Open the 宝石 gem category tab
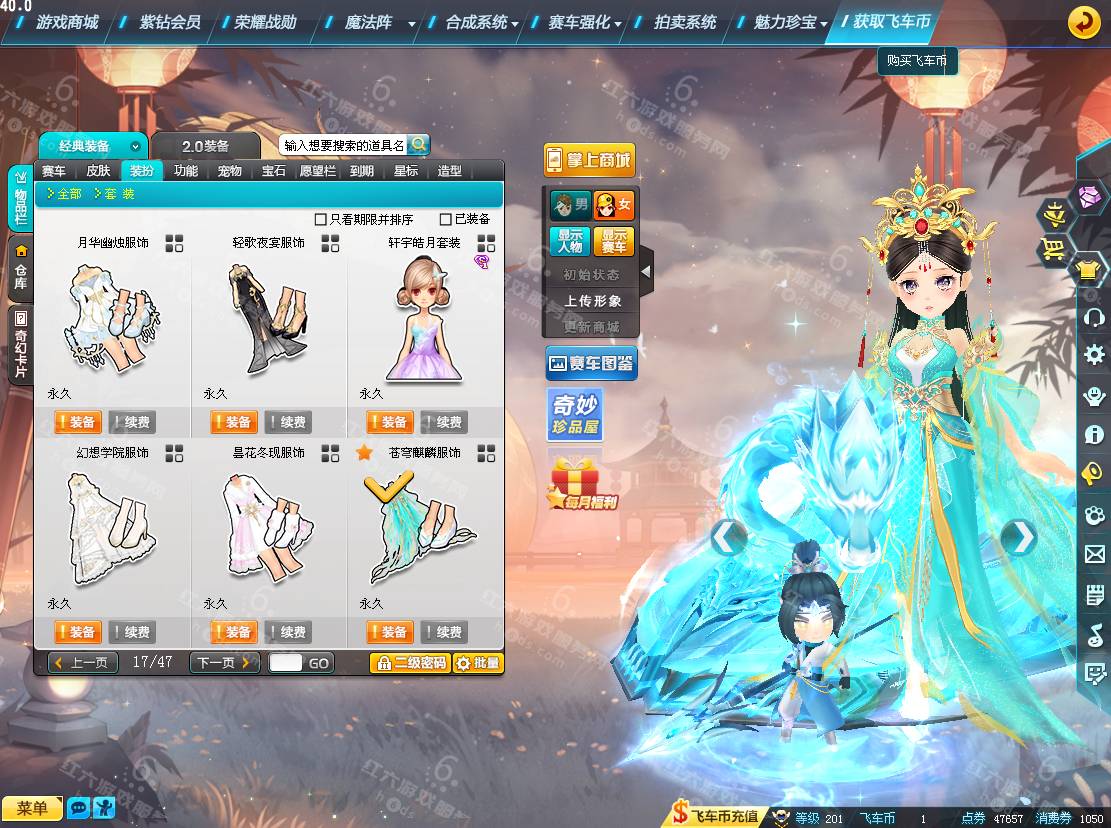The width and height of the screenshot is (1111, 828). [274, 171]
